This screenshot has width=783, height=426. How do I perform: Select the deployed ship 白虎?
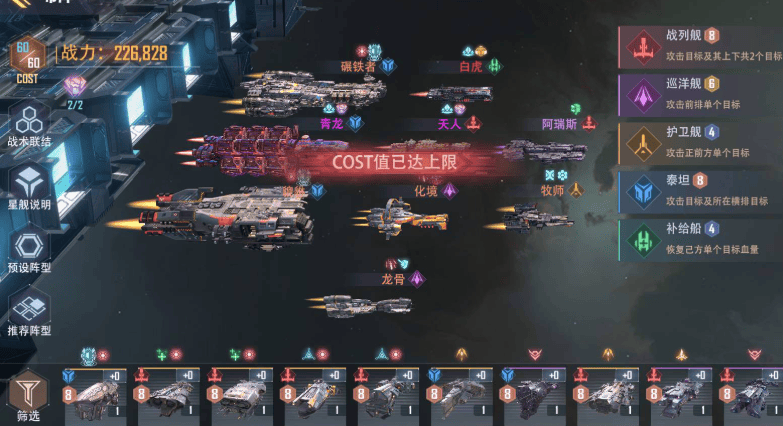[460, 92]
